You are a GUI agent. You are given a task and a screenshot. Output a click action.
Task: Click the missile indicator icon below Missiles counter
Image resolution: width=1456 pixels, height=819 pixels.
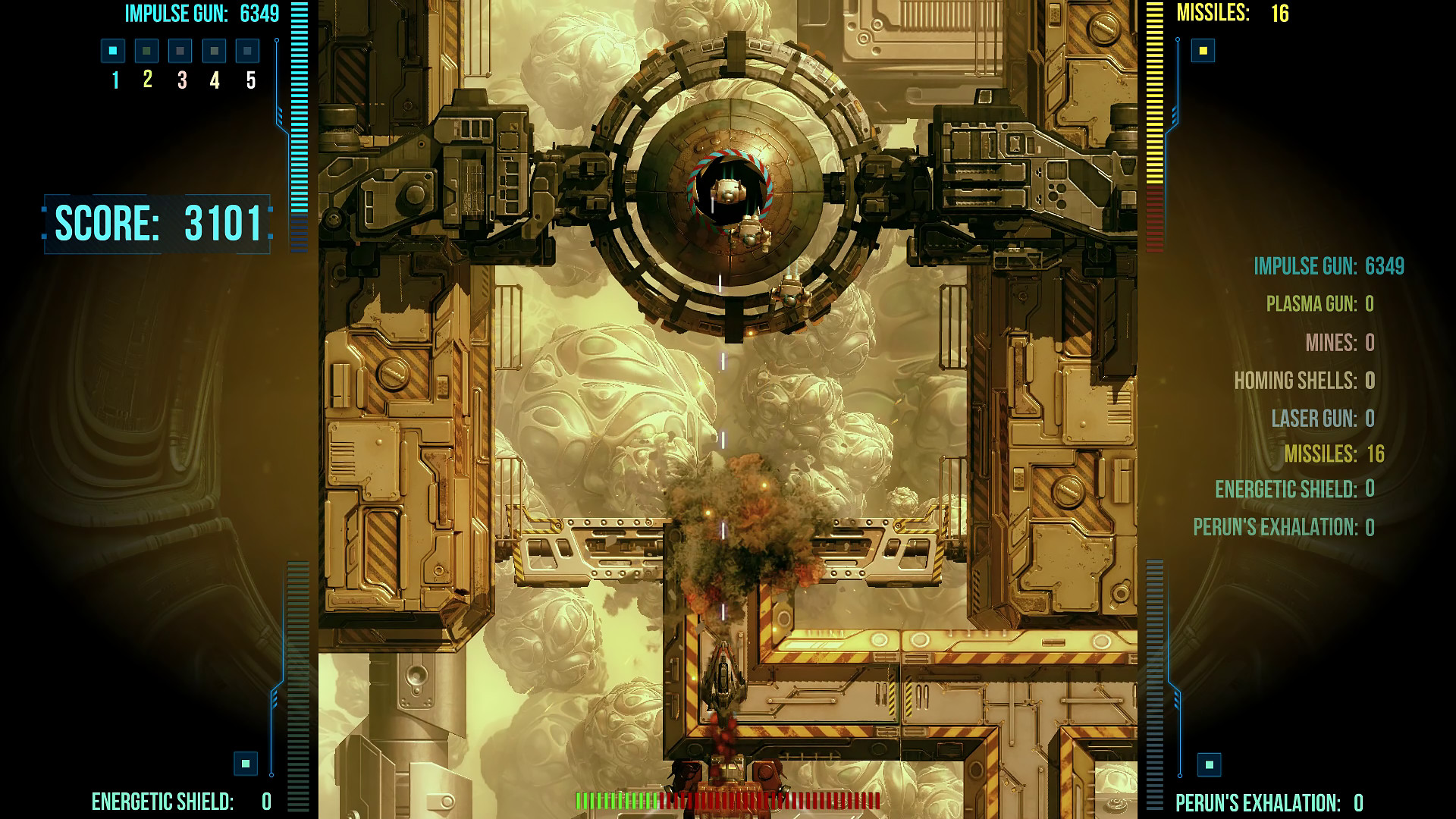tap(1202, 49)
